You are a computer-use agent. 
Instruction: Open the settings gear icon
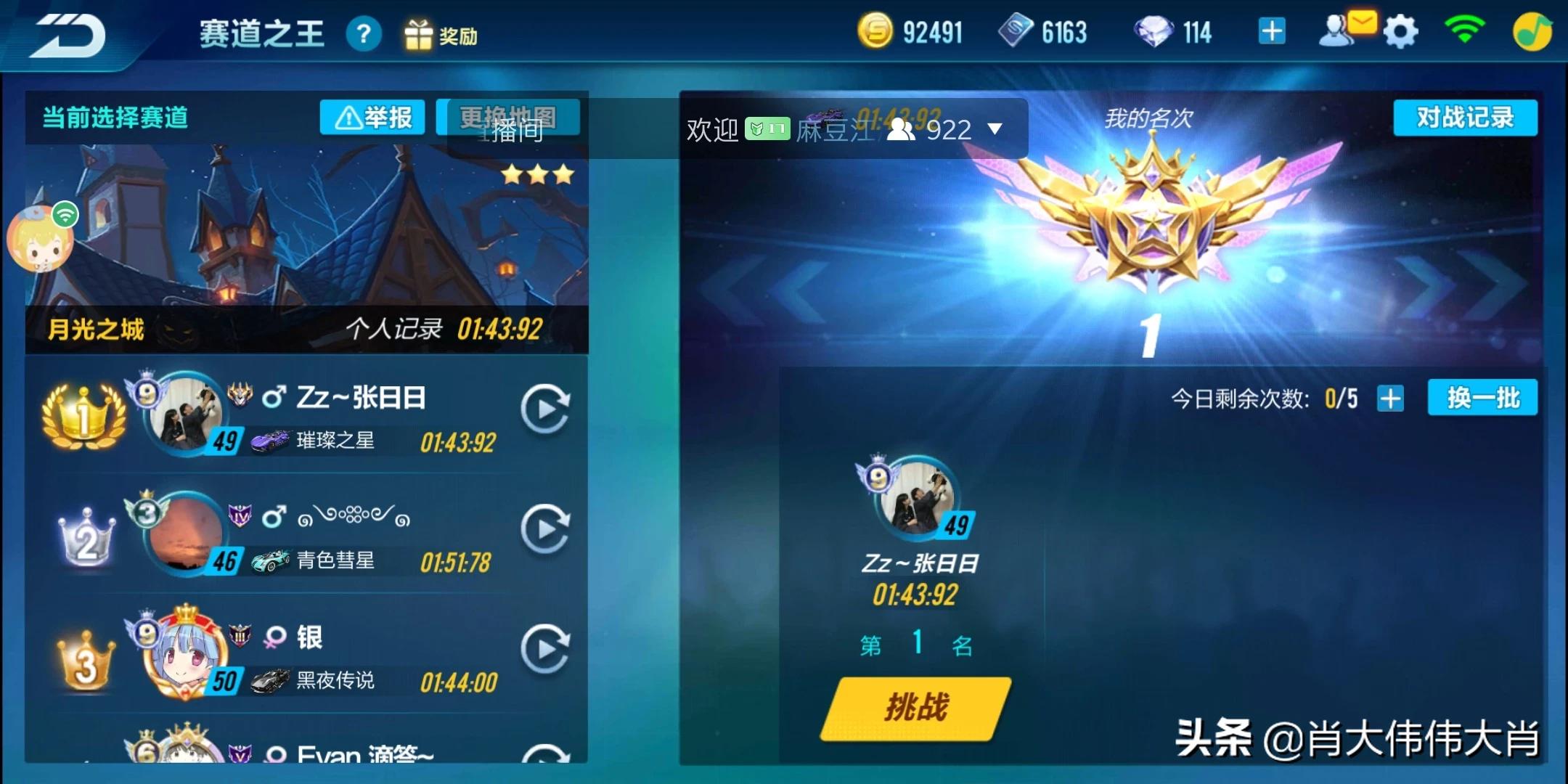coord(1400,30)
